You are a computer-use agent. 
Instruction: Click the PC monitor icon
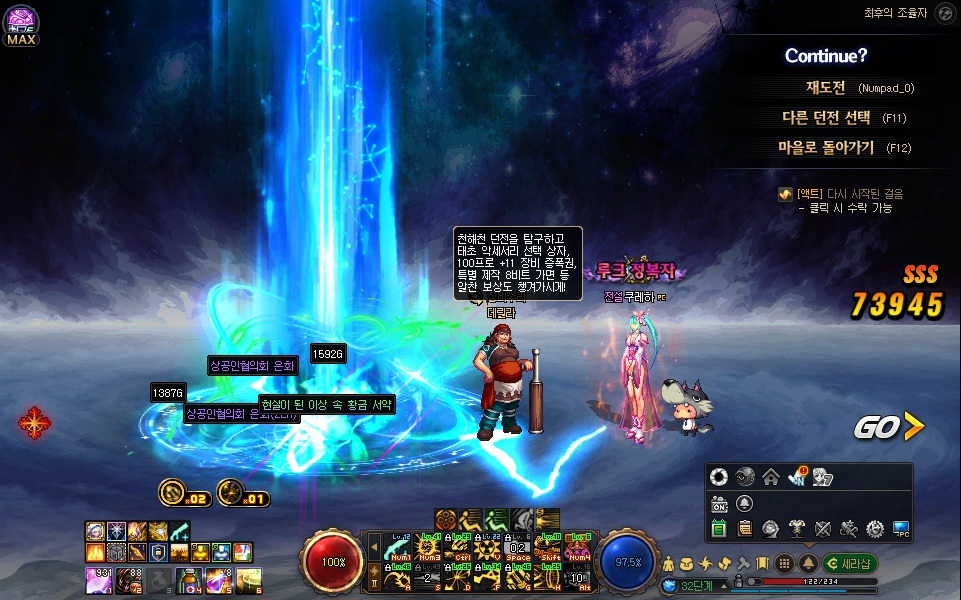click(901, 528)
